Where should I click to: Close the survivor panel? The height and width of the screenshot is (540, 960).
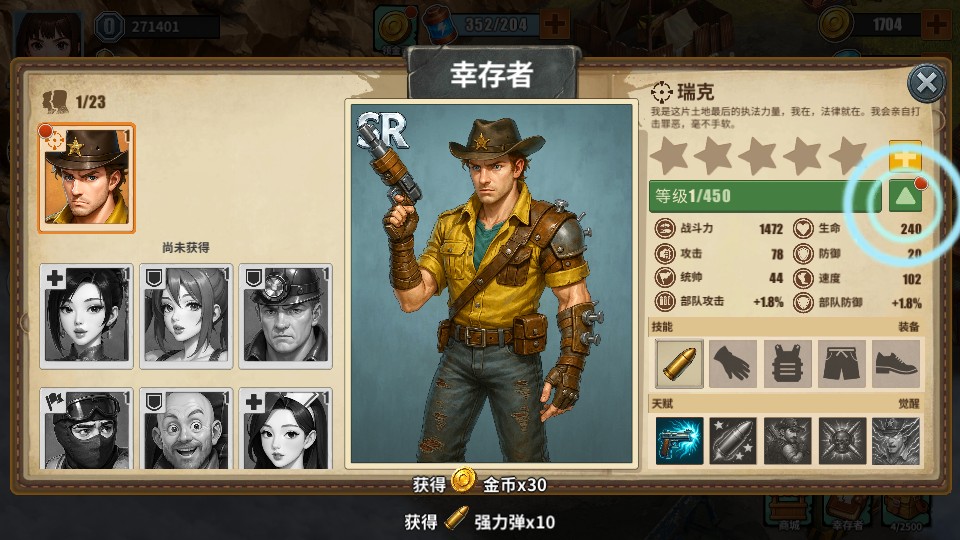tap(927, 83)
